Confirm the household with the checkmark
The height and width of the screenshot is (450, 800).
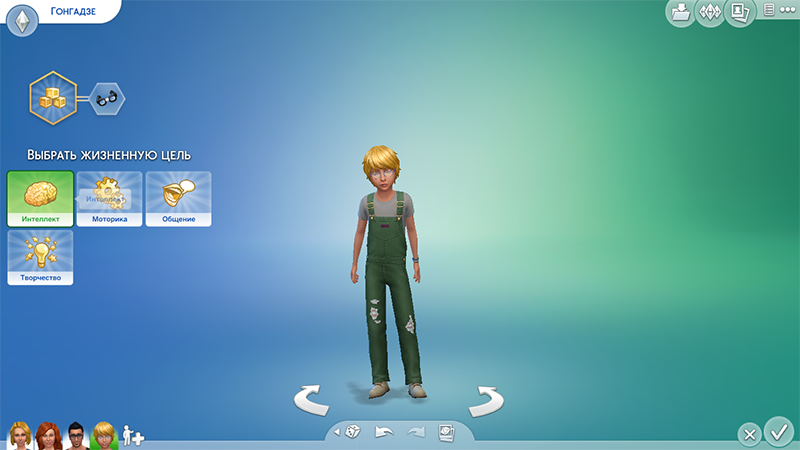(777, 432)
